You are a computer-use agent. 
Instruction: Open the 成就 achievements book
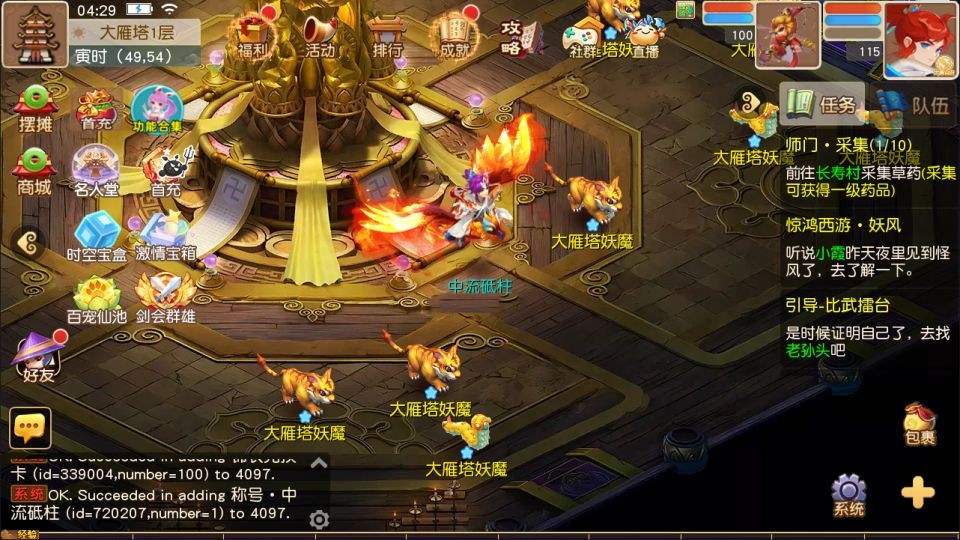(455, 35)
